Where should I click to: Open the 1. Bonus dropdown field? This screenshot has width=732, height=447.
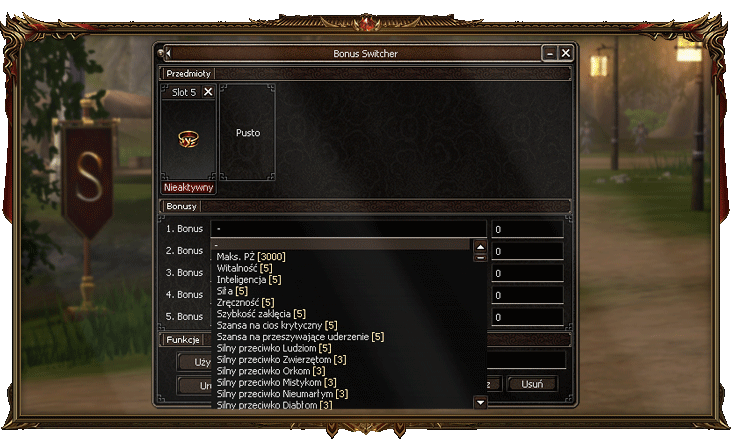(349, 229)
